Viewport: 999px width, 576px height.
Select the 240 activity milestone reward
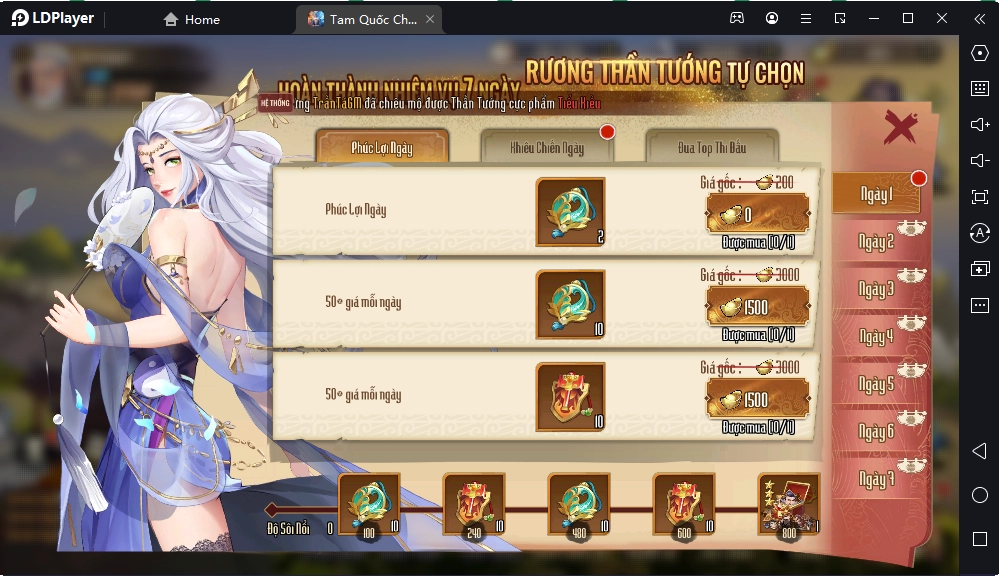[473, 504]
